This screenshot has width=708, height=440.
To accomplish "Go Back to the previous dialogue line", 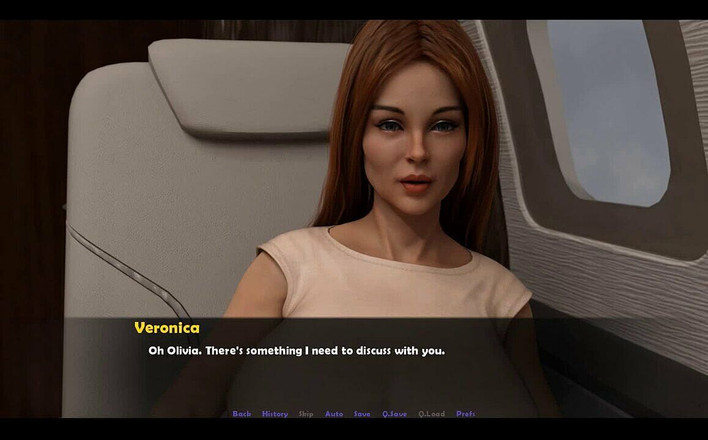I will pyautogui.click(x=241, y=414).
